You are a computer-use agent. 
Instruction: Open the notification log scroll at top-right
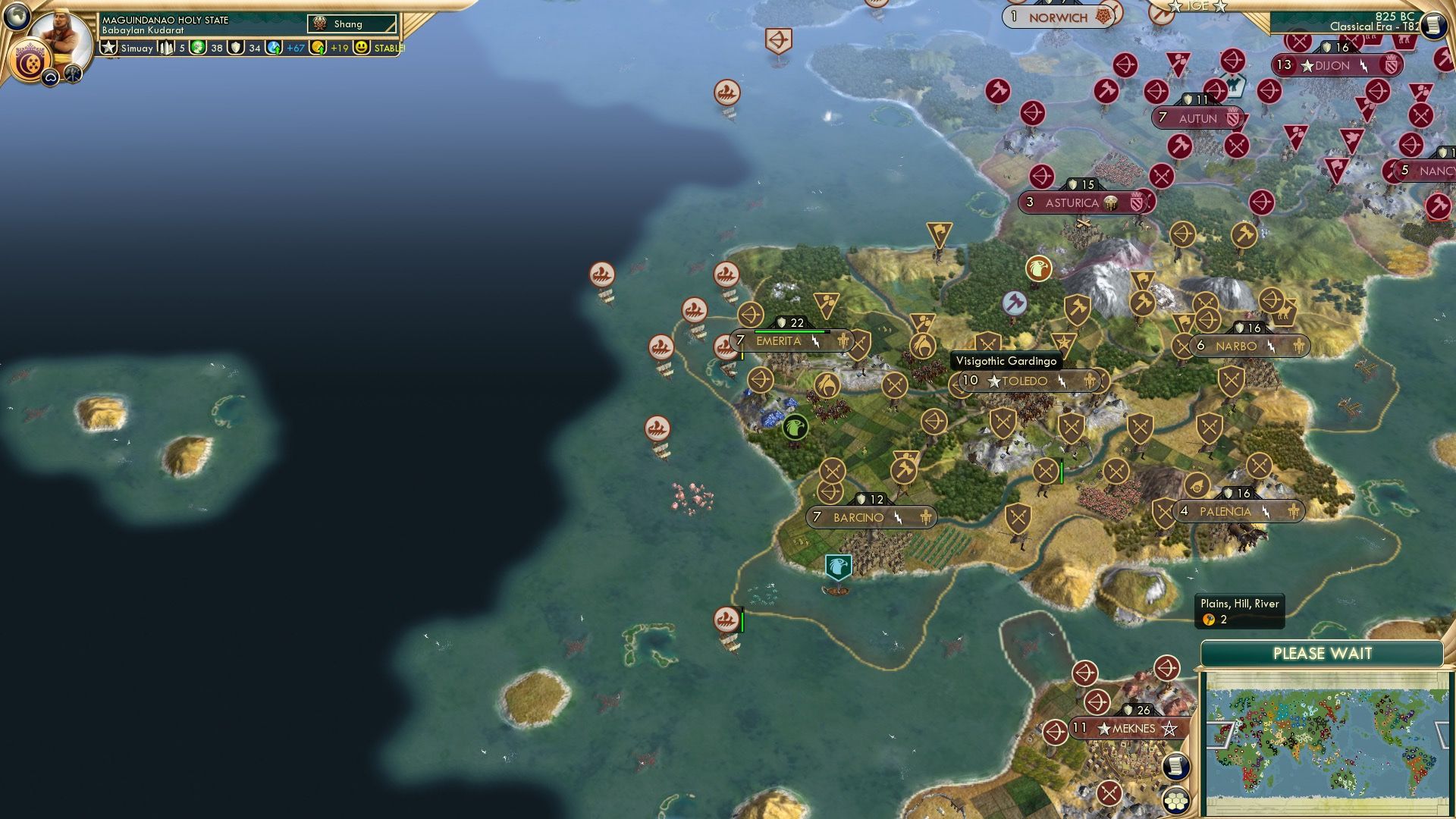(x=1434, y=23)
